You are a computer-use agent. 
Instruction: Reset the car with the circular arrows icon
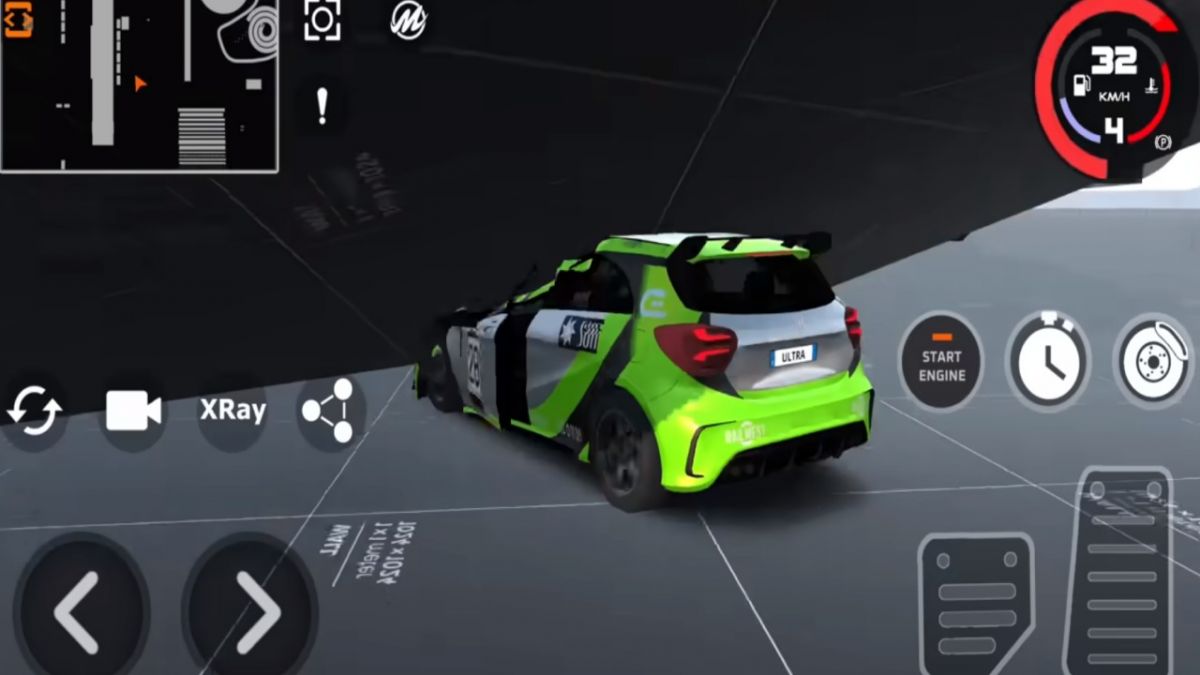tap(35, 411)
